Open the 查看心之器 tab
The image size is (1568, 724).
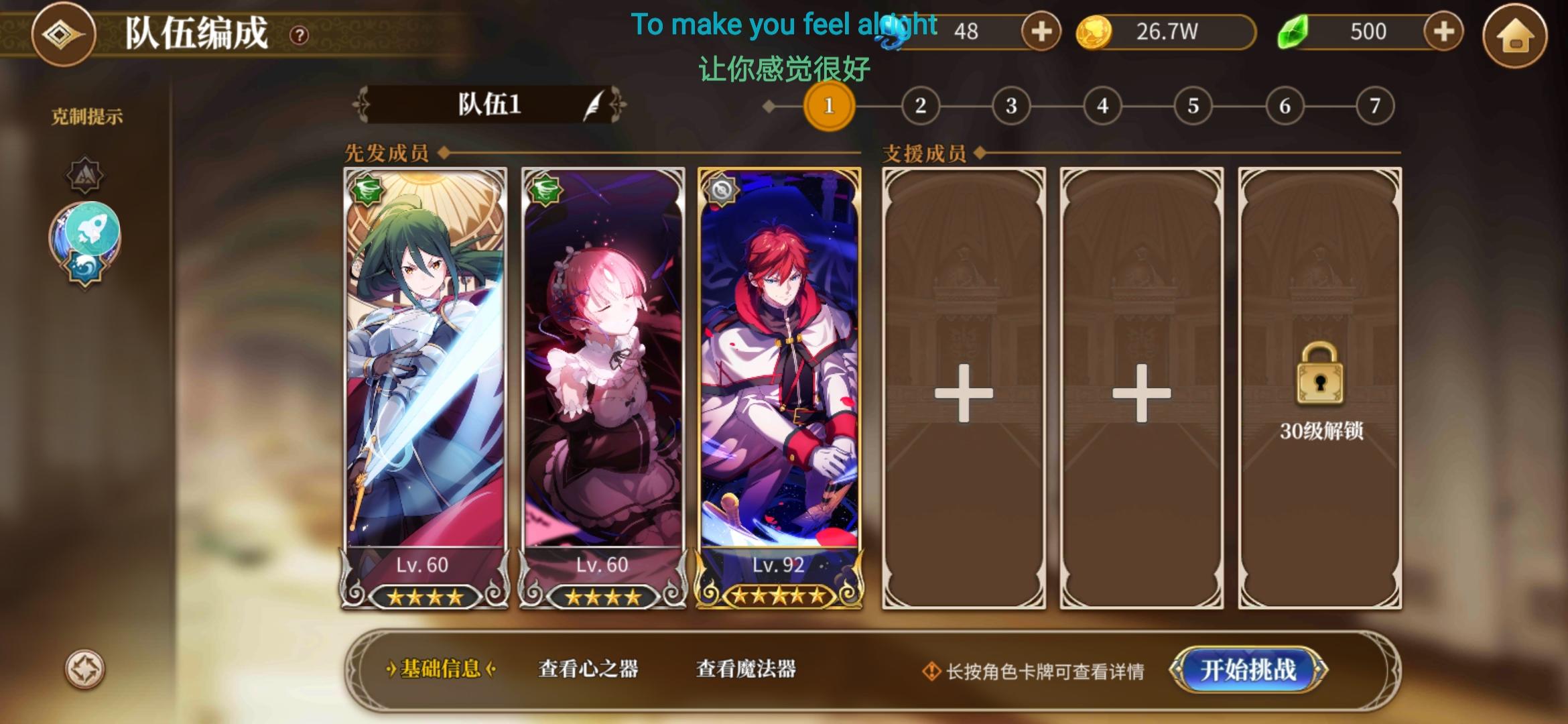click(589, 667)
